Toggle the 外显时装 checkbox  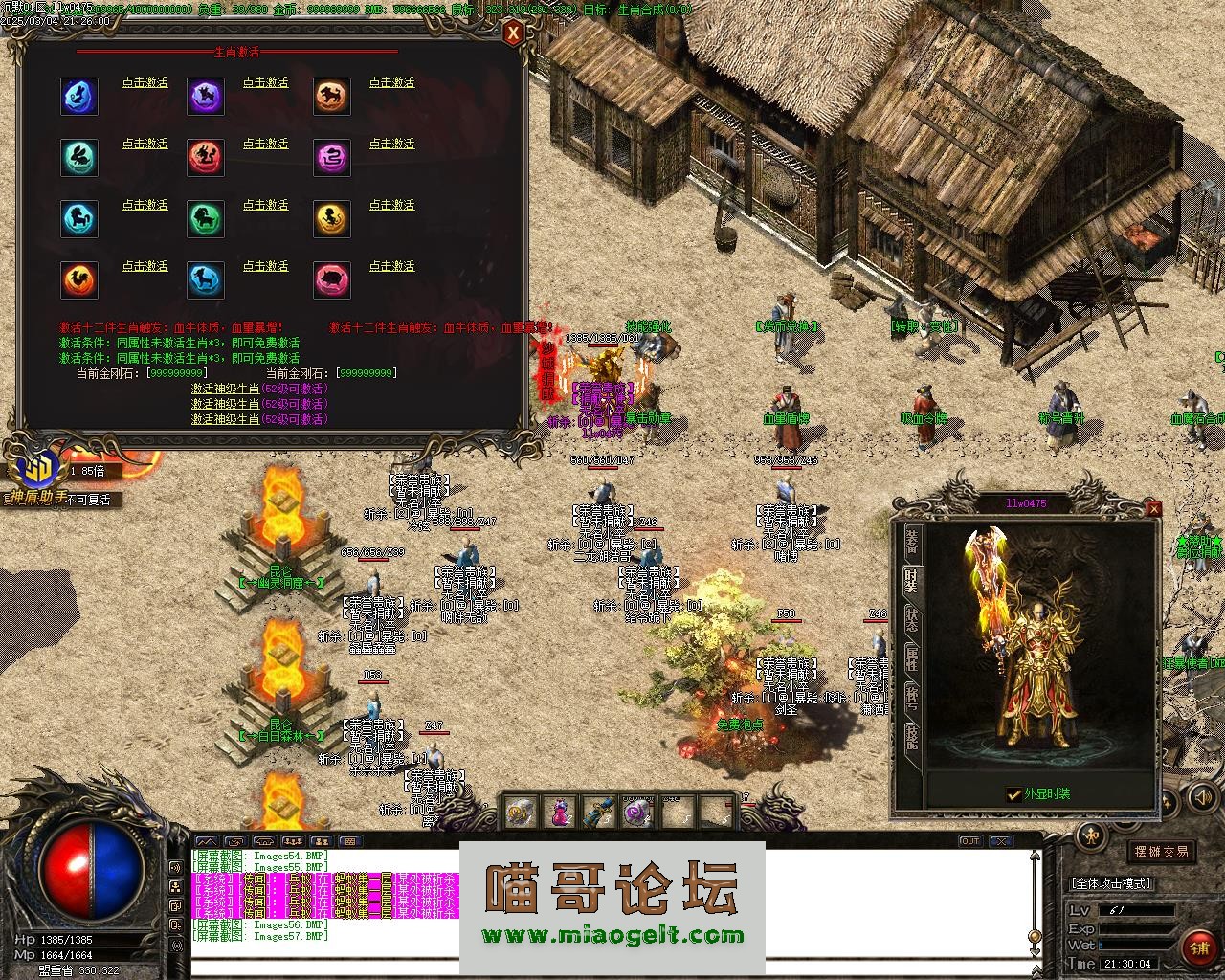tap(1013, 794)
